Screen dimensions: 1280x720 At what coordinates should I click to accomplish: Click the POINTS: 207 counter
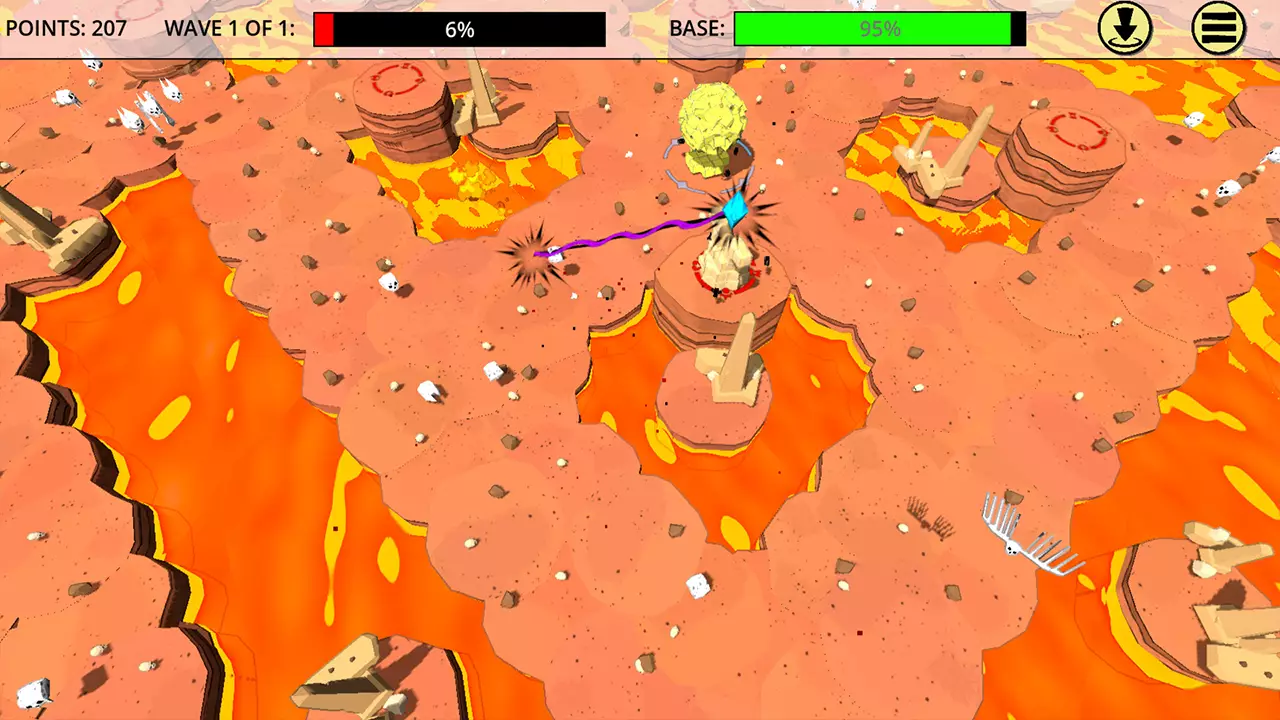pos(66,28)
